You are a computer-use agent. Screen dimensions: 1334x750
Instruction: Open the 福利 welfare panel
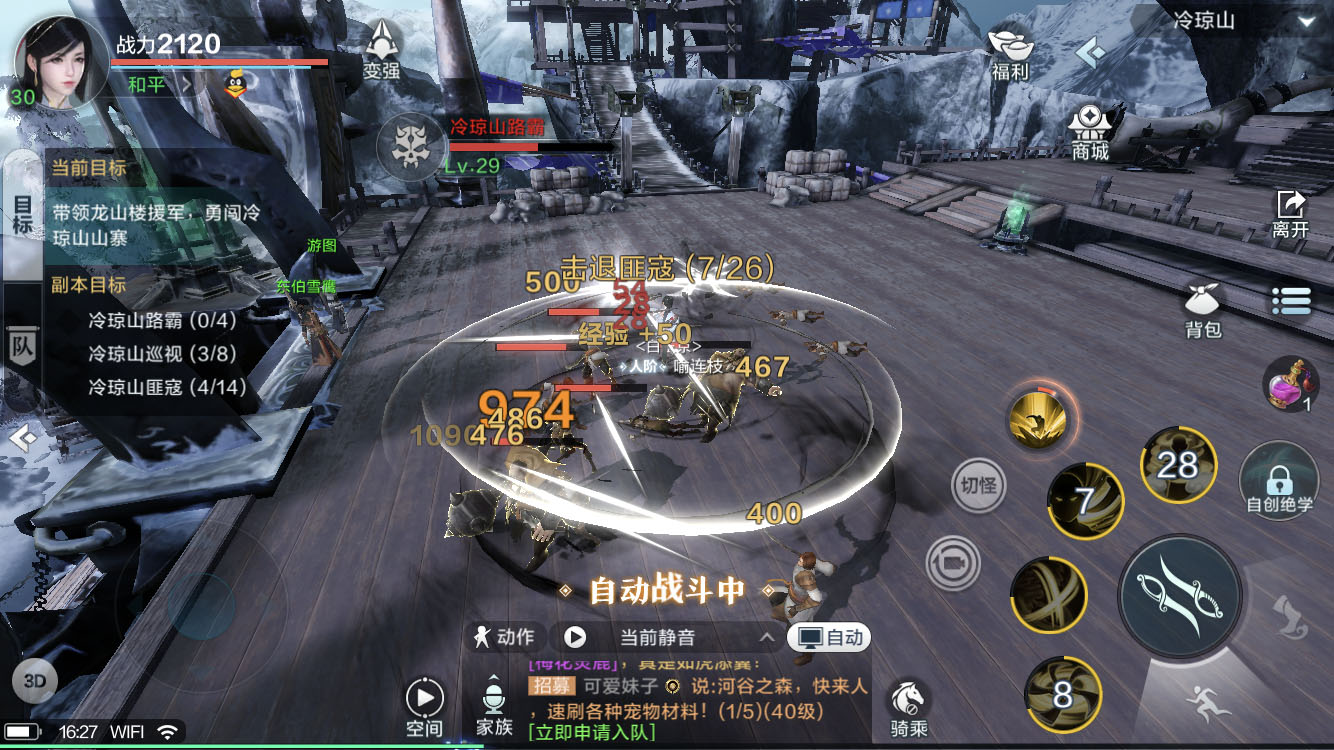[1009, 54]
